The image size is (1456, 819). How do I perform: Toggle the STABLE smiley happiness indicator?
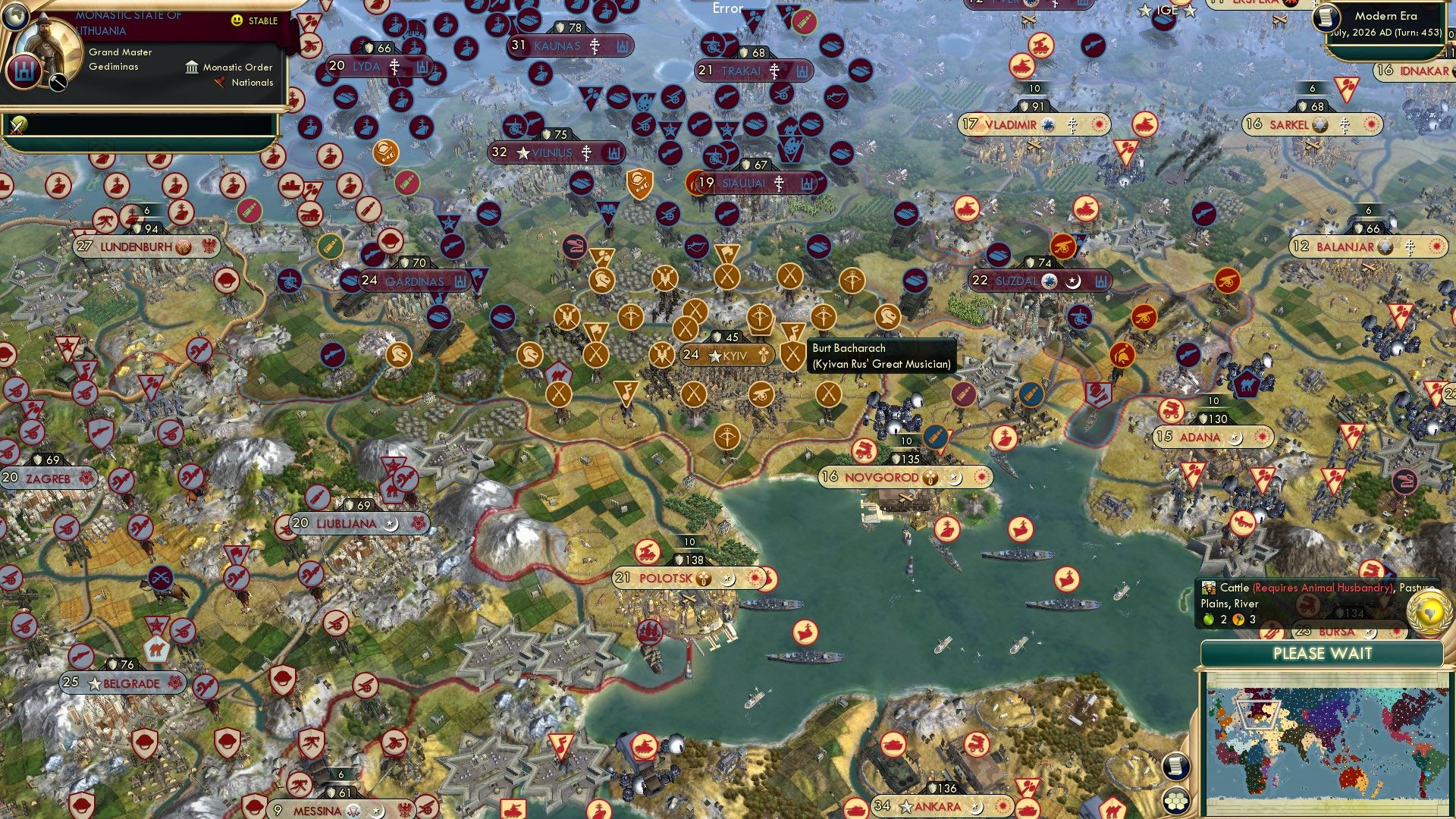click(x=237, y=20)
